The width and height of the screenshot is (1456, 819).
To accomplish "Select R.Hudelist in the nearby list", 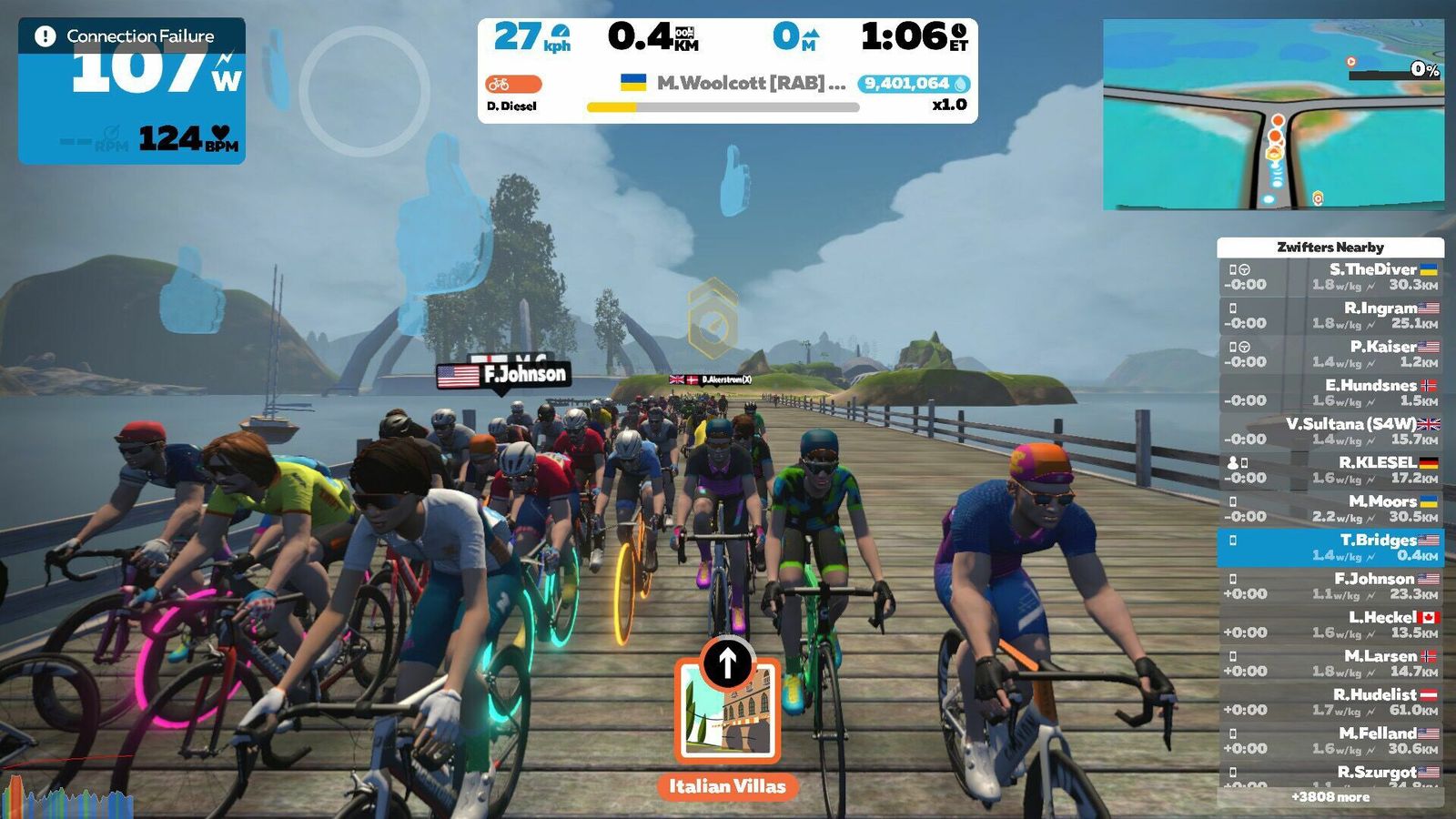I will tap(1330, 702).
